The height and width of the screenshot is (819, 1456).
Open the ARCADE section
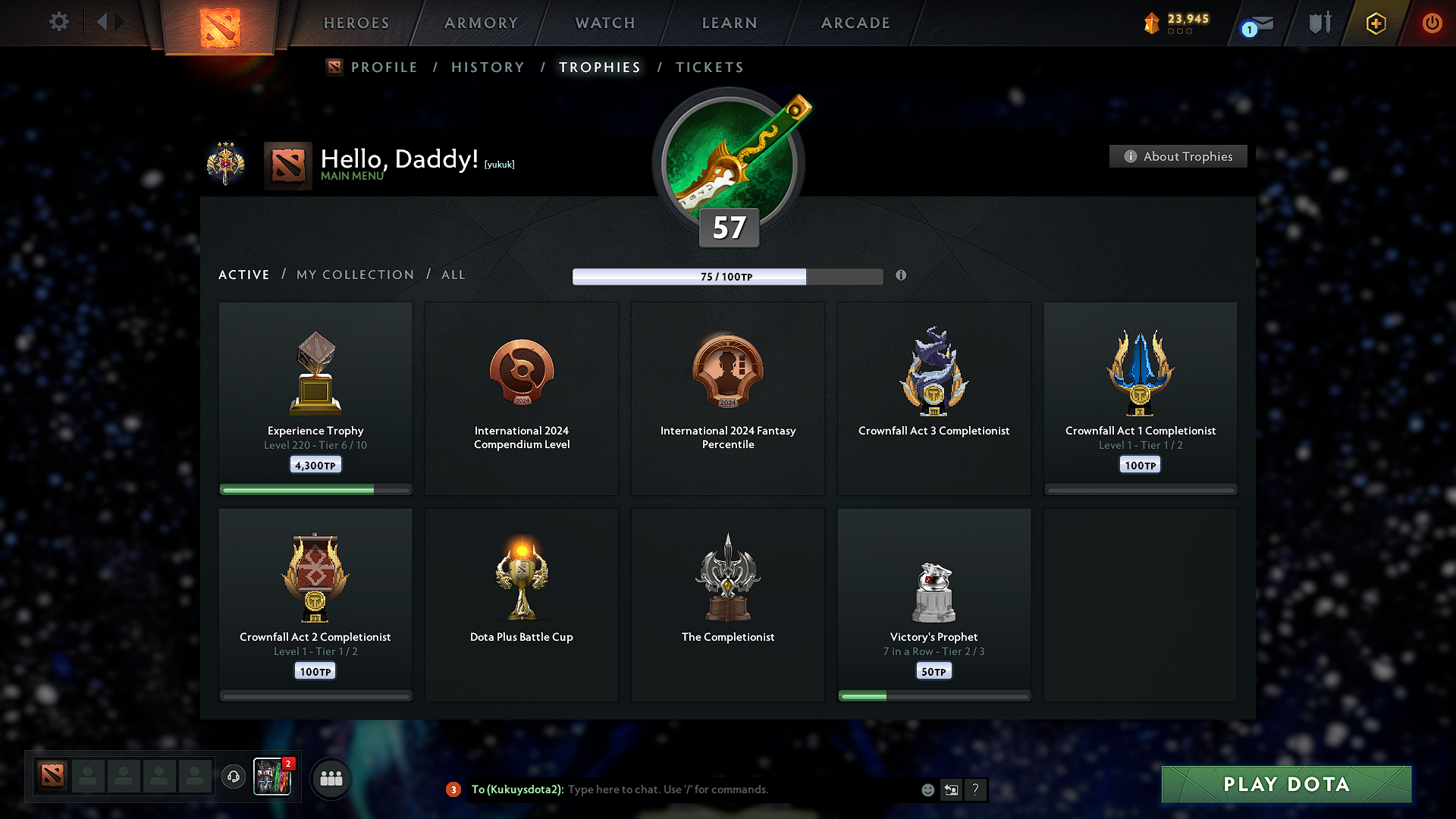[x=855, y=23]
